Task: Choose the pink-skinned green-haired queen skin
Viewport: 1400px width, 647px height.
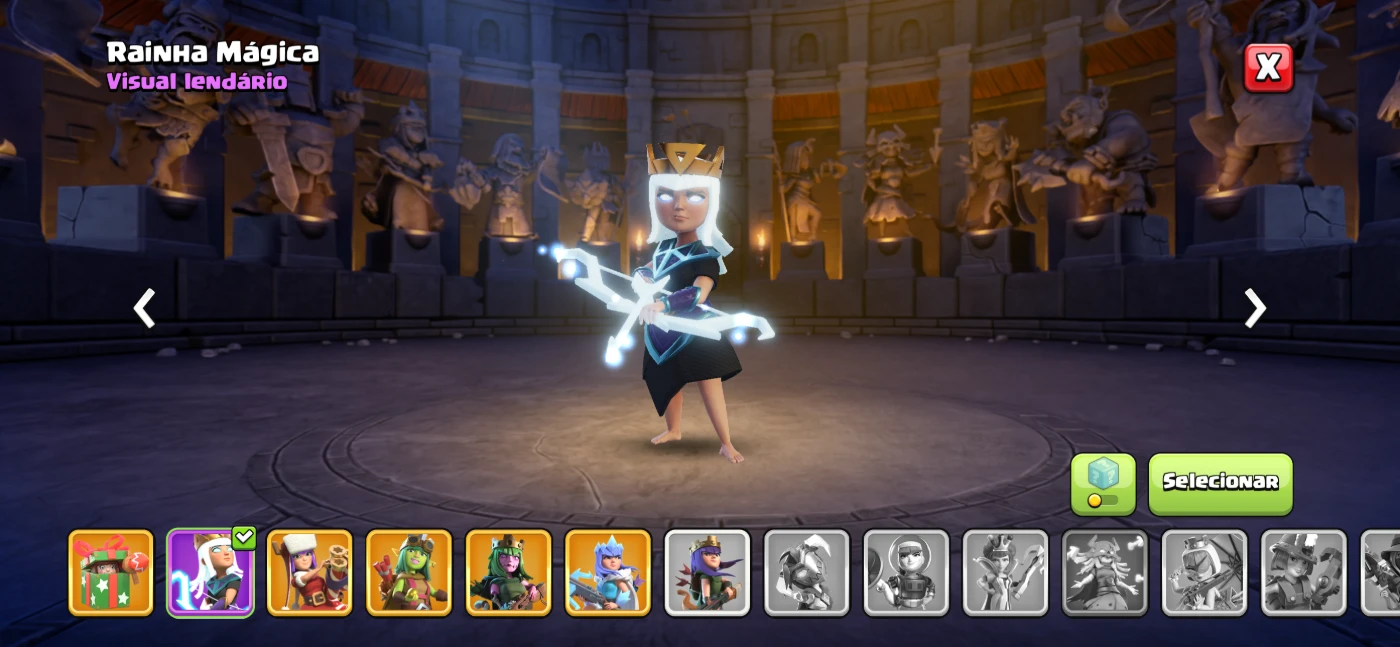Action: [x=508, y=572]
